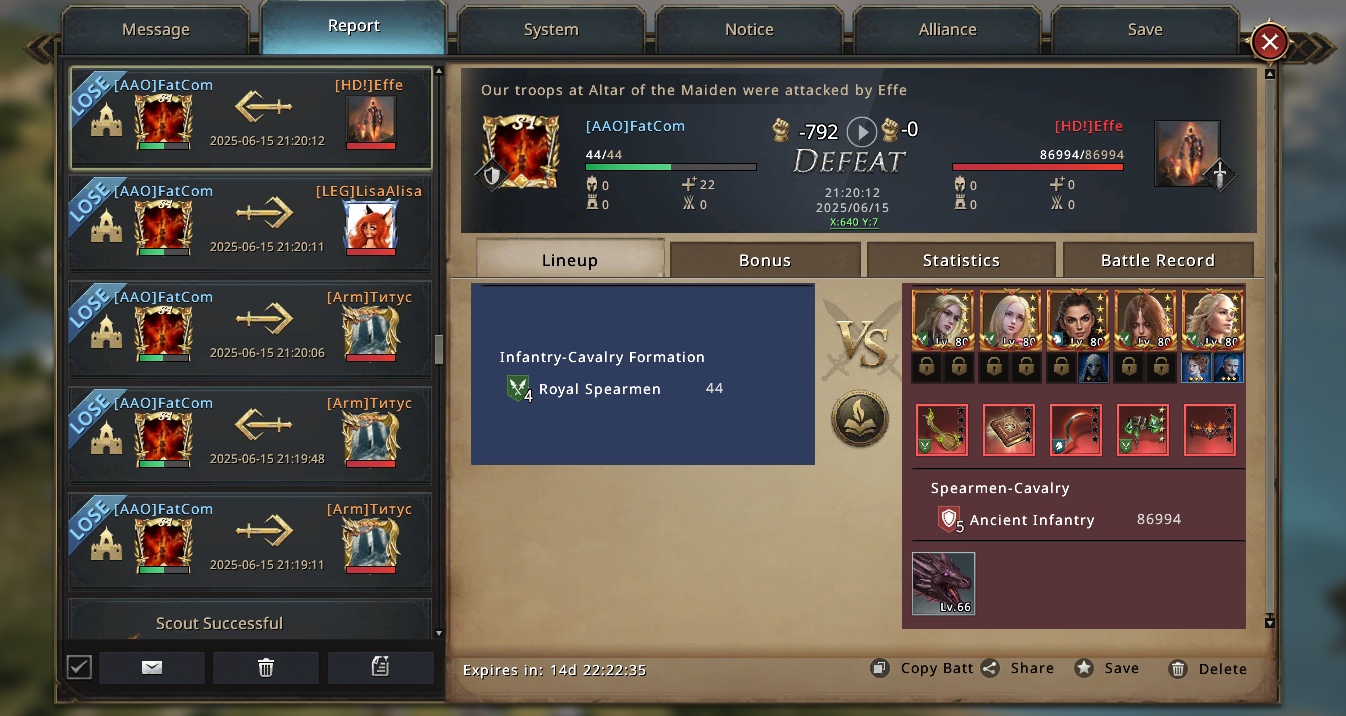Screen dimensions: 1346x716
Task: Delete selected reports with trash button
Action: [x=266, y=668]
